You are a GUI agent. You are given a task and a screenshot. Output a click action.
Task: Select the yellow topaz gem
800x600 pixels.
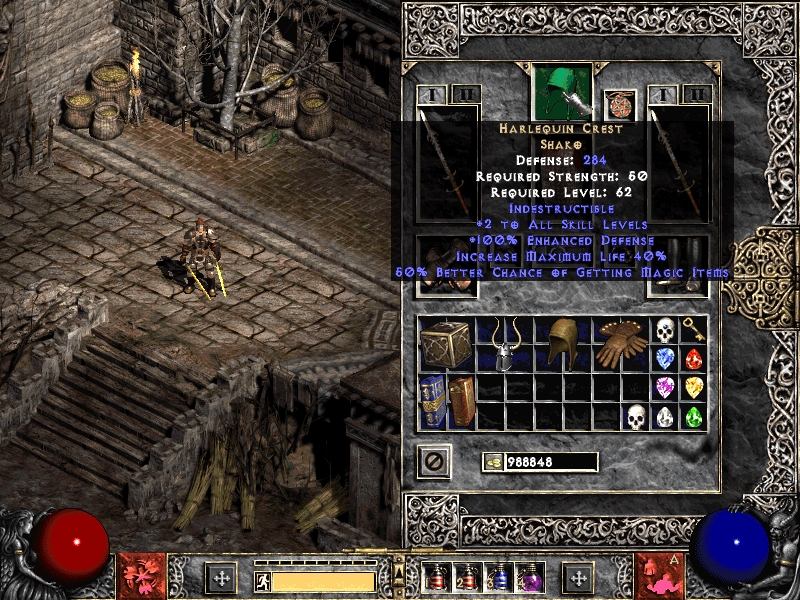click(694, 387)
